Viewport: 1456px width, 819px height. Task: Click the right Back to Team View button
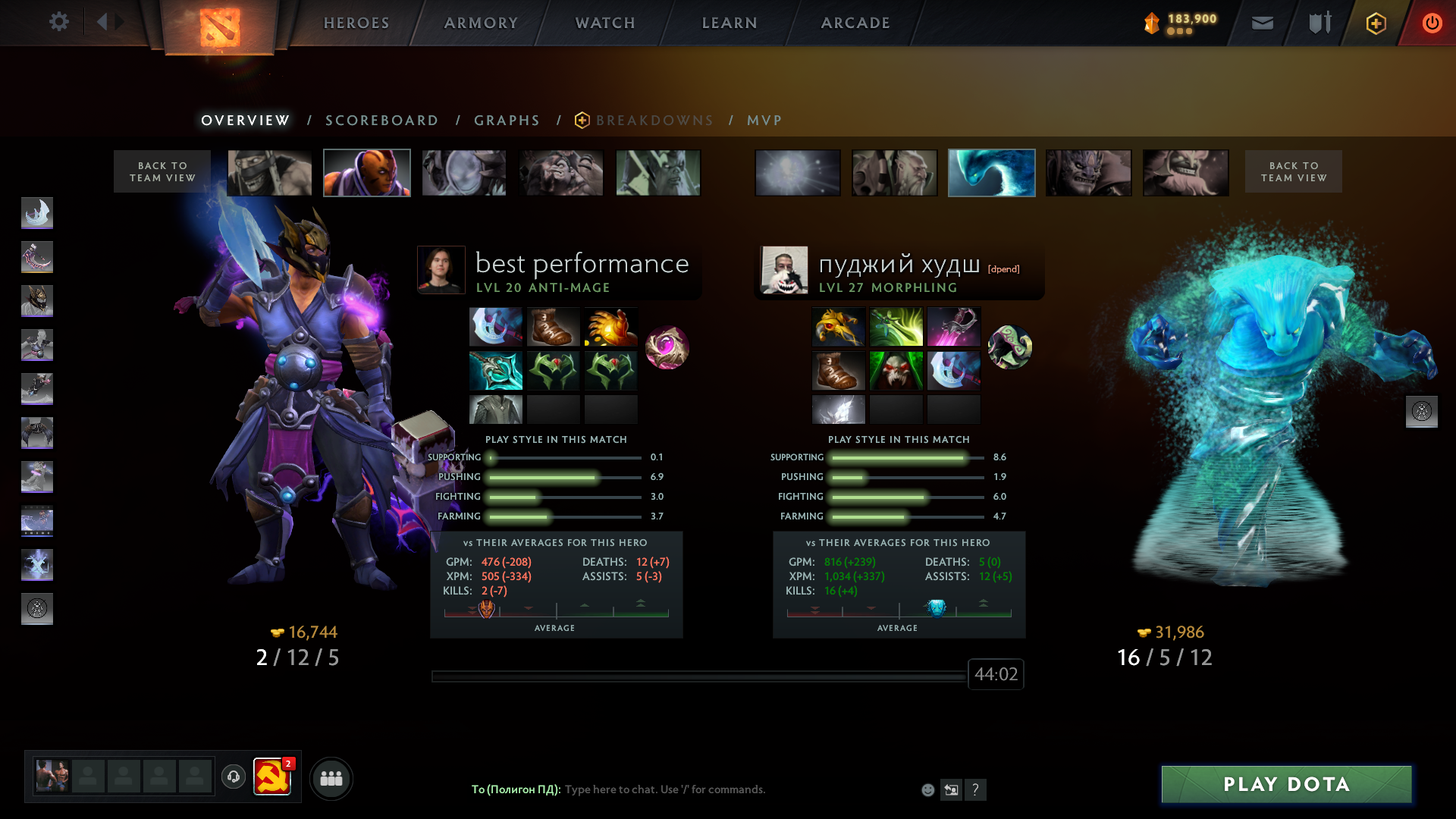point(1293,171)
